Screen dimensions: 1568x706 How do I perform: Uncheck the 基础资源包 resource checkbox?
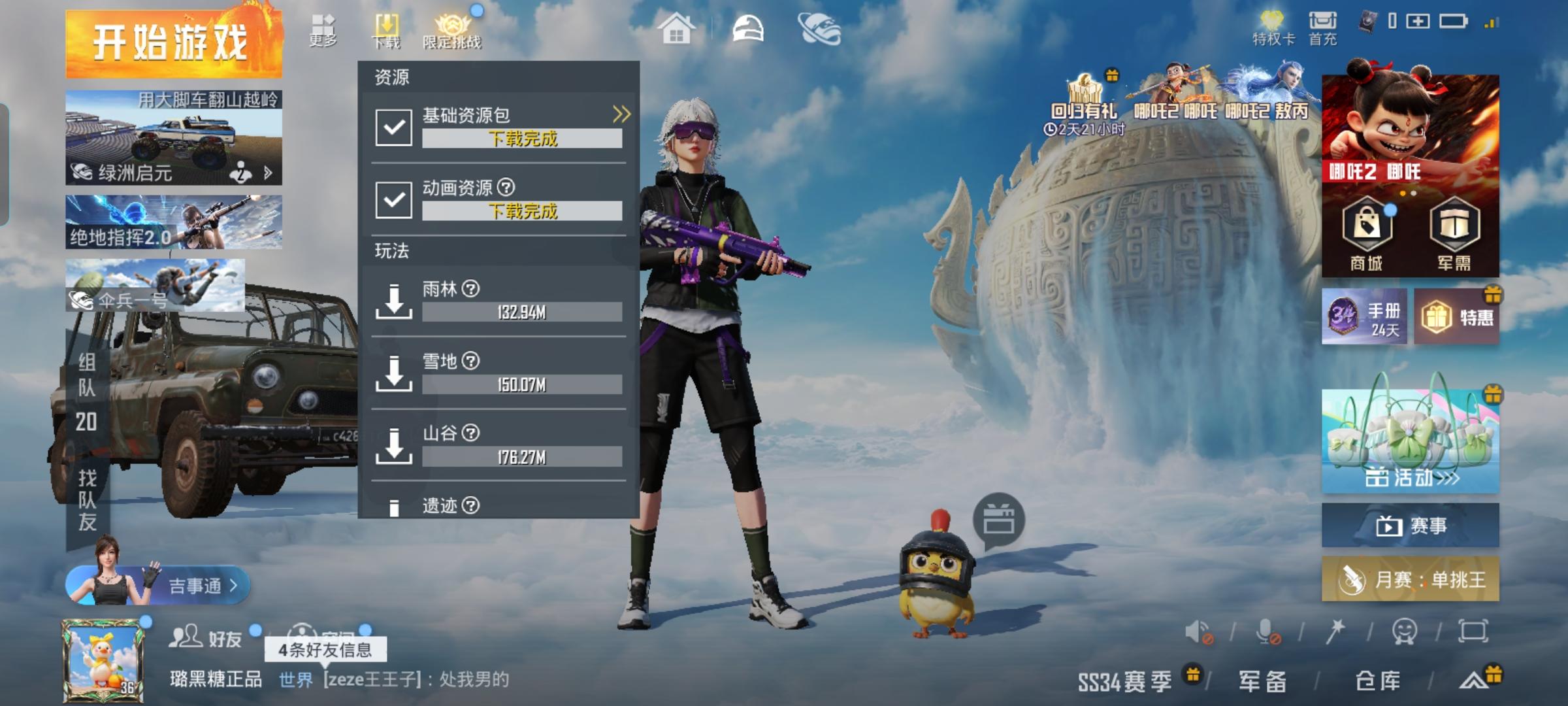pyautogui.click(x=393, y=128)
